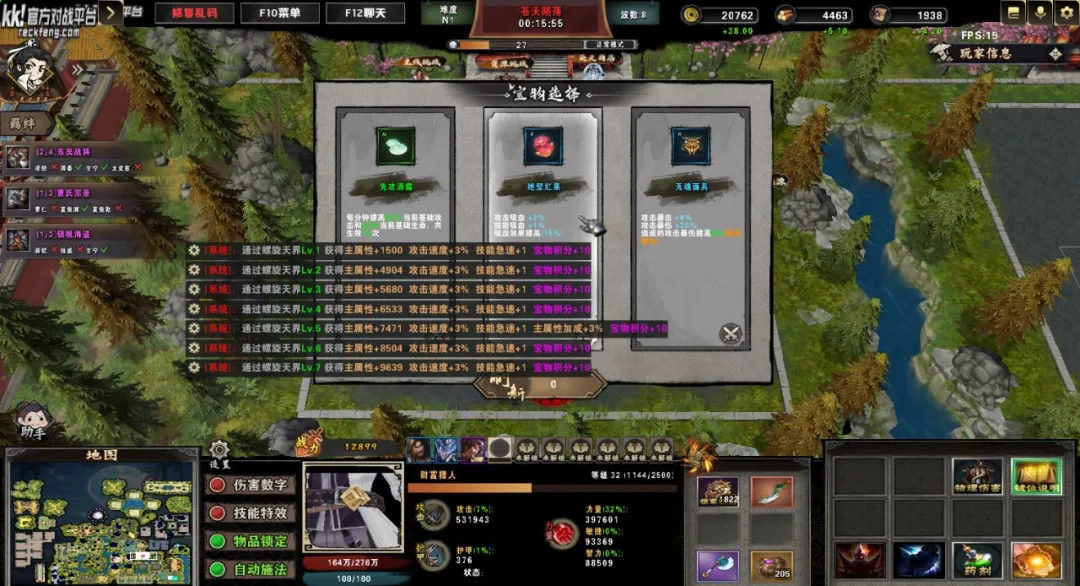This screenshot has width=1080, height=586.
Task: Select the 东吴战将 bond row
Action: tap(70, 158)
